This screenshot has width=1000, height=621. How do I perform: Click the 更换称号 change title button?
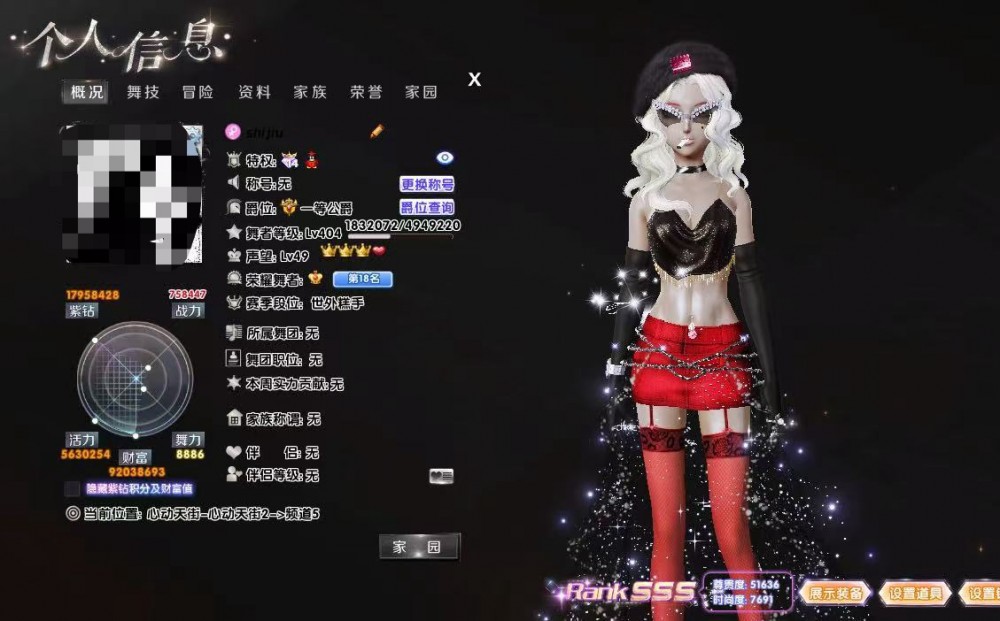[x=427, y=184]
